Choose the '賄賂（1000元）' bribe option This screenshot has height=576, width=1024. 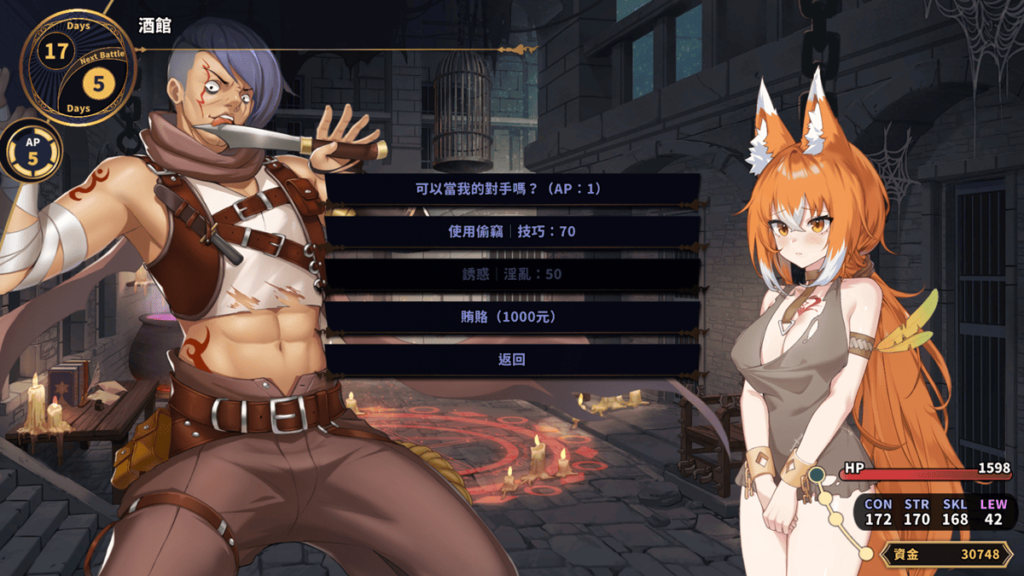[512, 317]
